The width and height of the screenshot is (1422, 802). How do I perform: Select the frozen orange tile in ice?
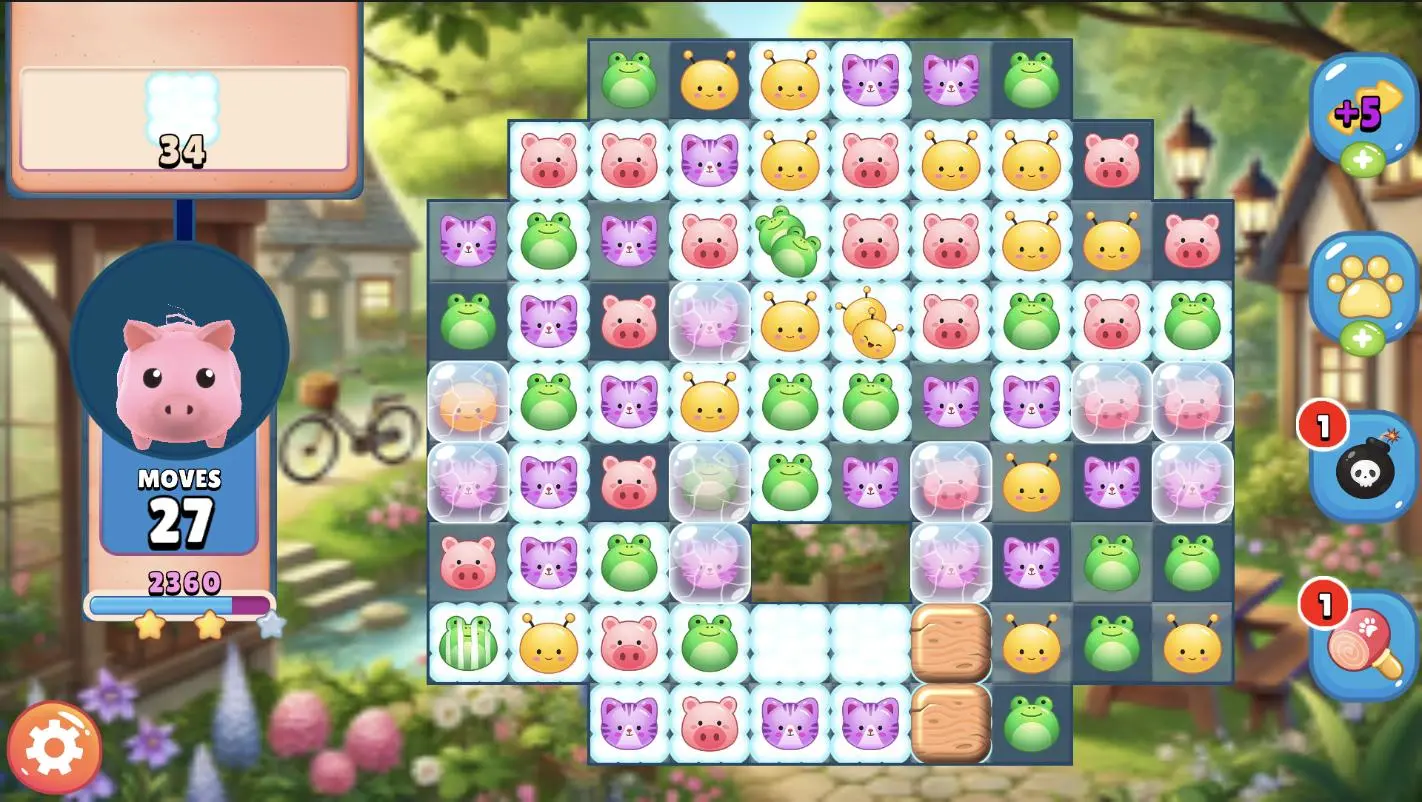pos(468,402)
